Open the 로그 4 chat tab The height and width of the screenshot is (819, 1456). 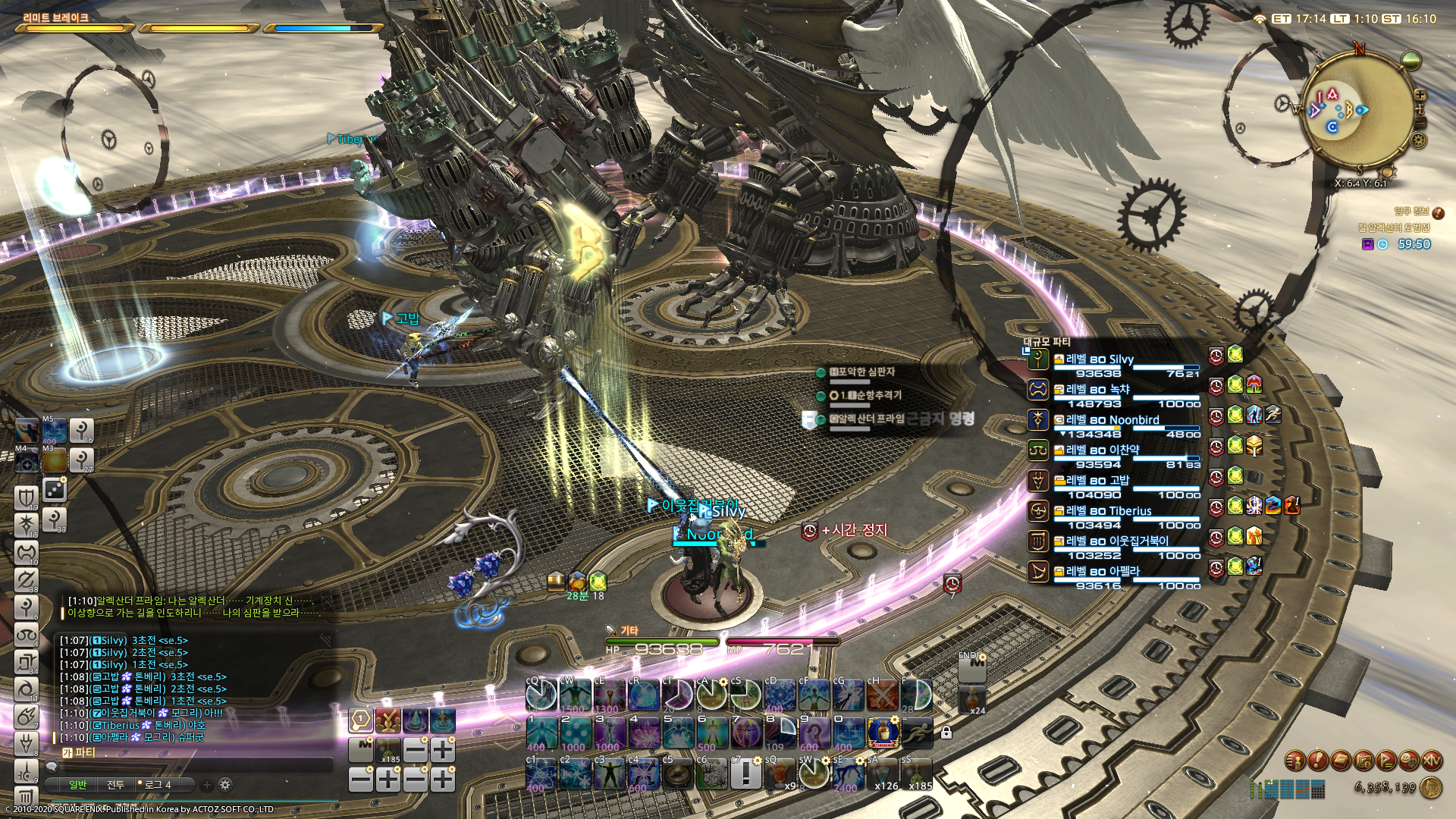(x=157, y=785)
